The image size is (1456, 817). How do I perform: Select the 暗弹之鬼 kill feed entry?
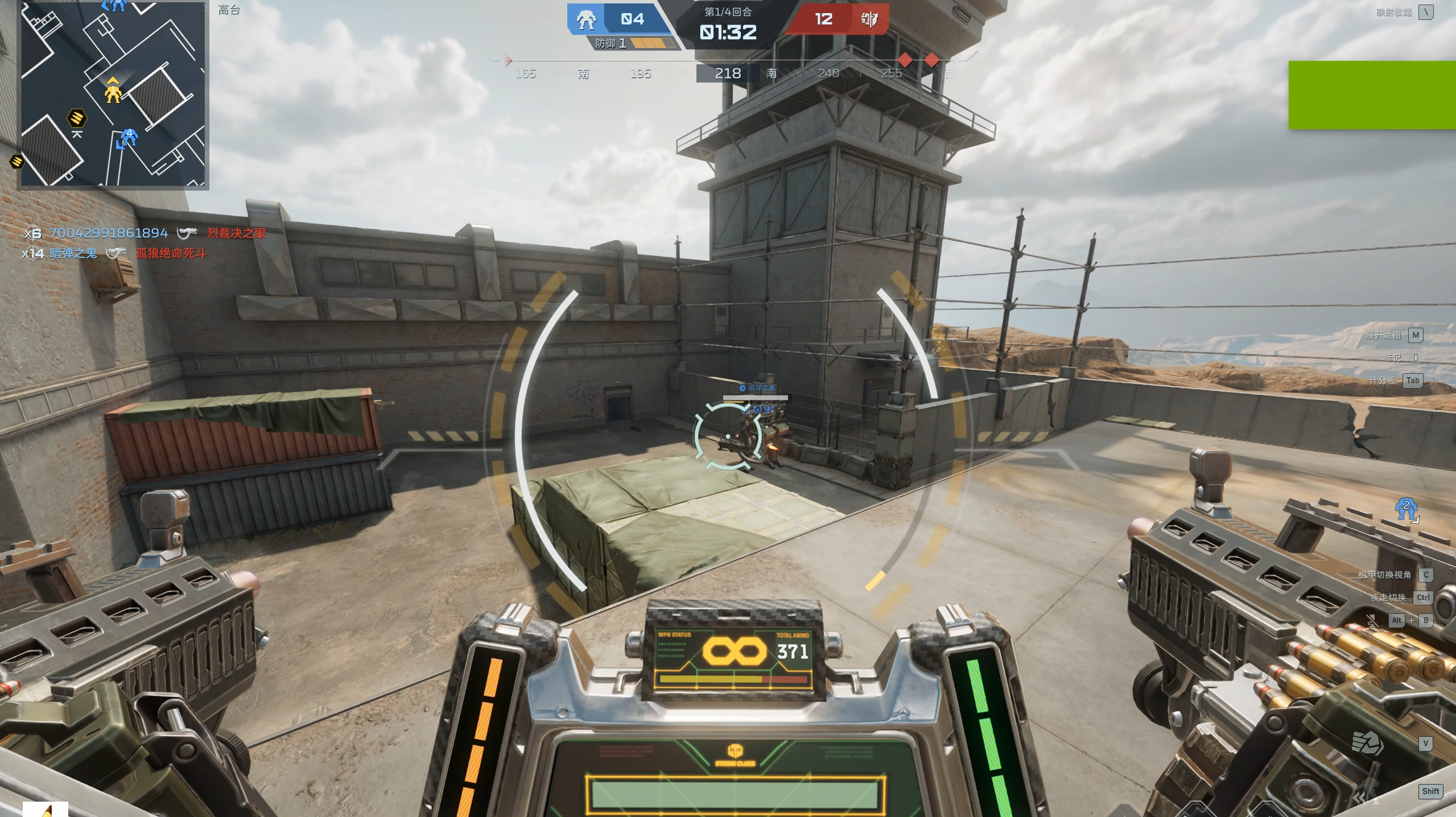pyautogui.click(x=114, y=254)
